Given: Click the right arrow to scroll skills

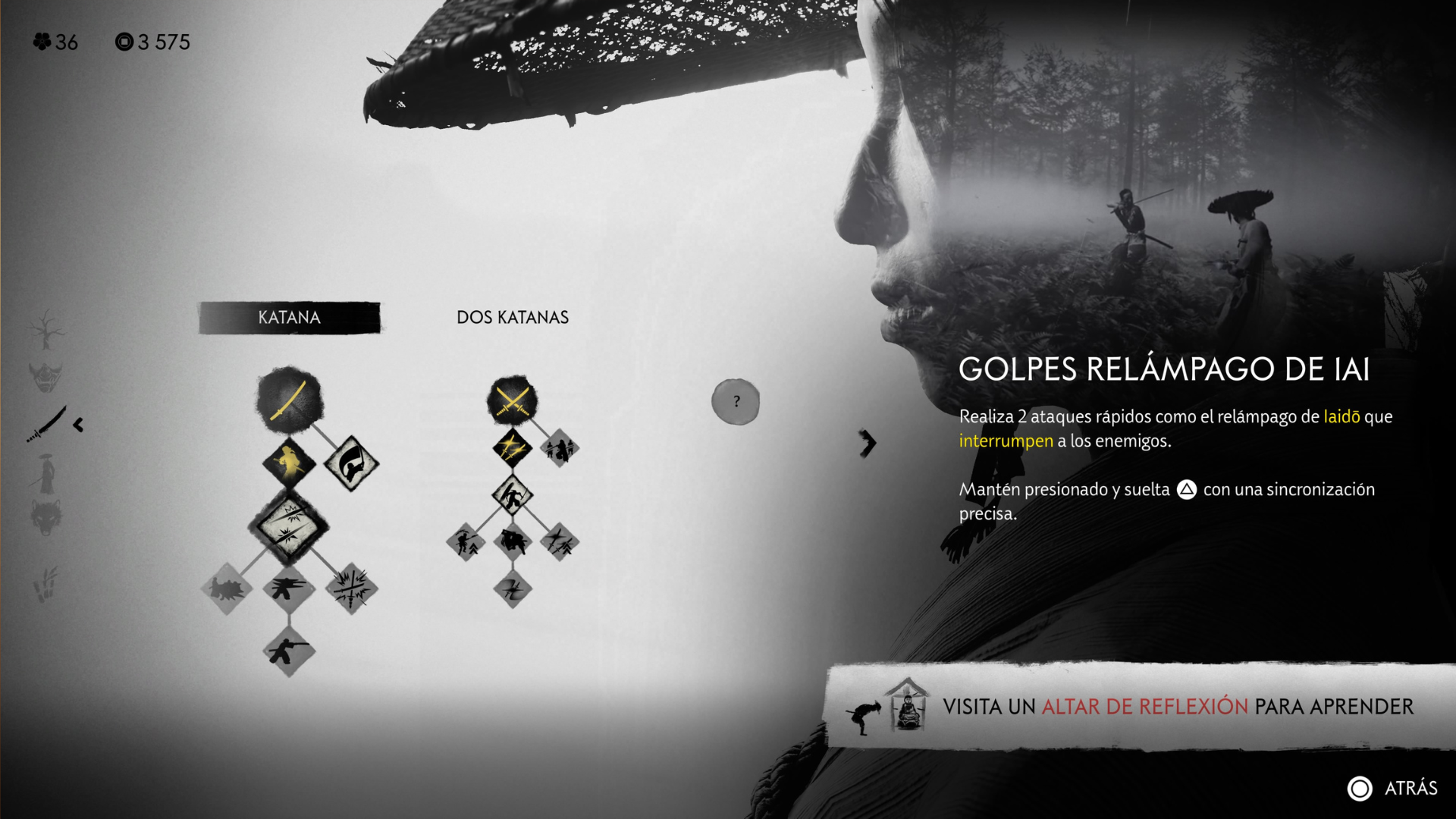Looking at the screenshot, I should [868, 443].
